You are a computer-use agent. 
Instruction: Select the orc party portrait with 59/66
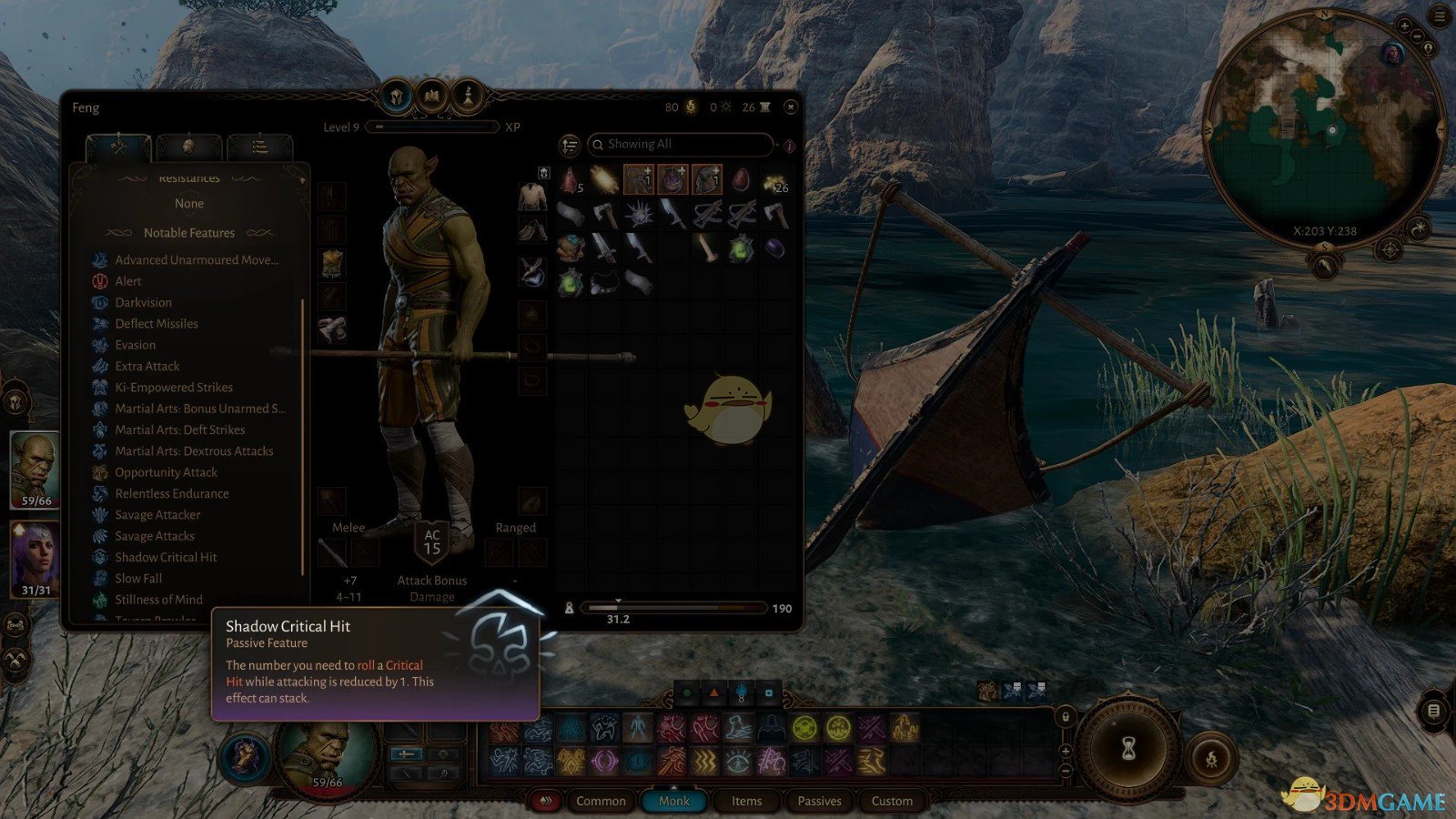click(x=35, y=469)
